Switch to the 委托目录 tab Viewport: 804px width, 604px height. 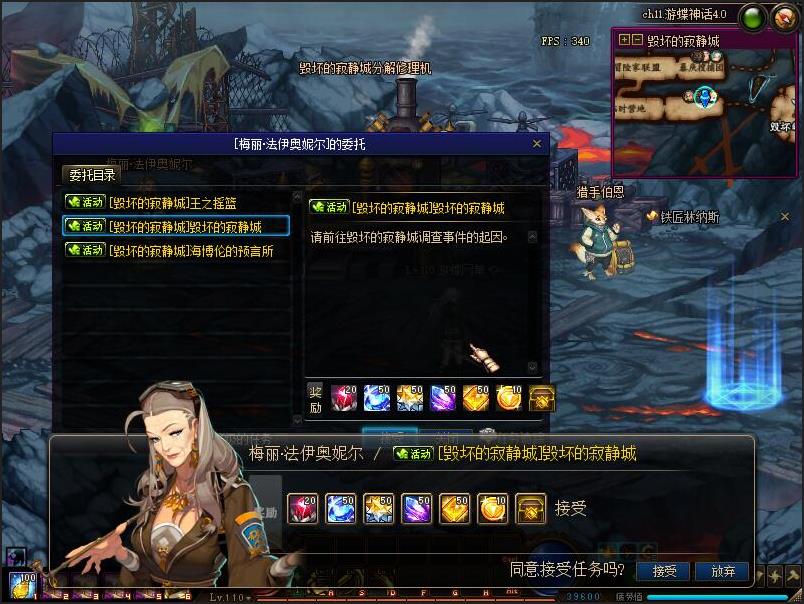pos(92,175)
